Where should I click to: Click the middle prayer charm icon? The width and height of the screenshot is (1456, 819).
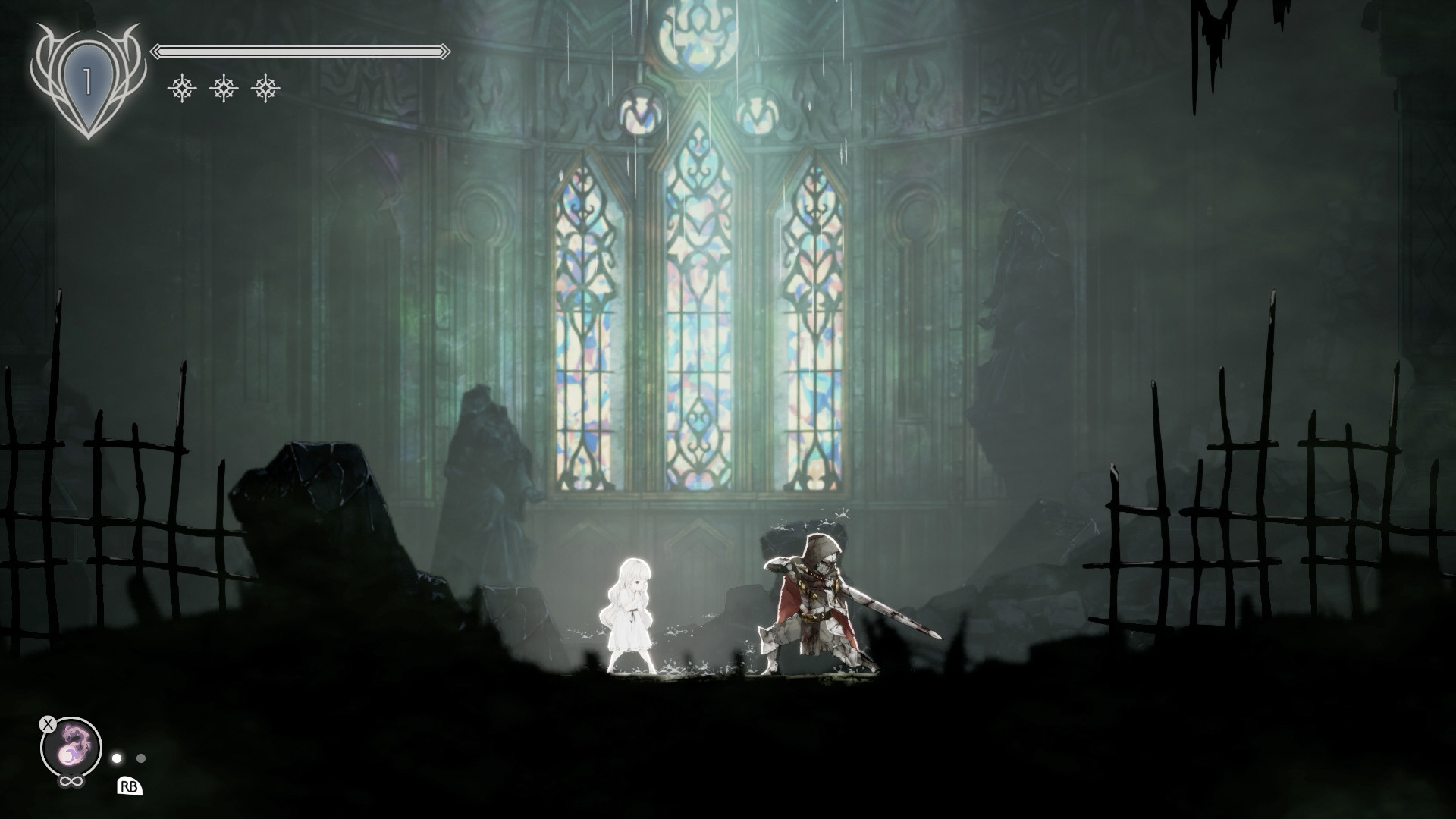[224, 89]
